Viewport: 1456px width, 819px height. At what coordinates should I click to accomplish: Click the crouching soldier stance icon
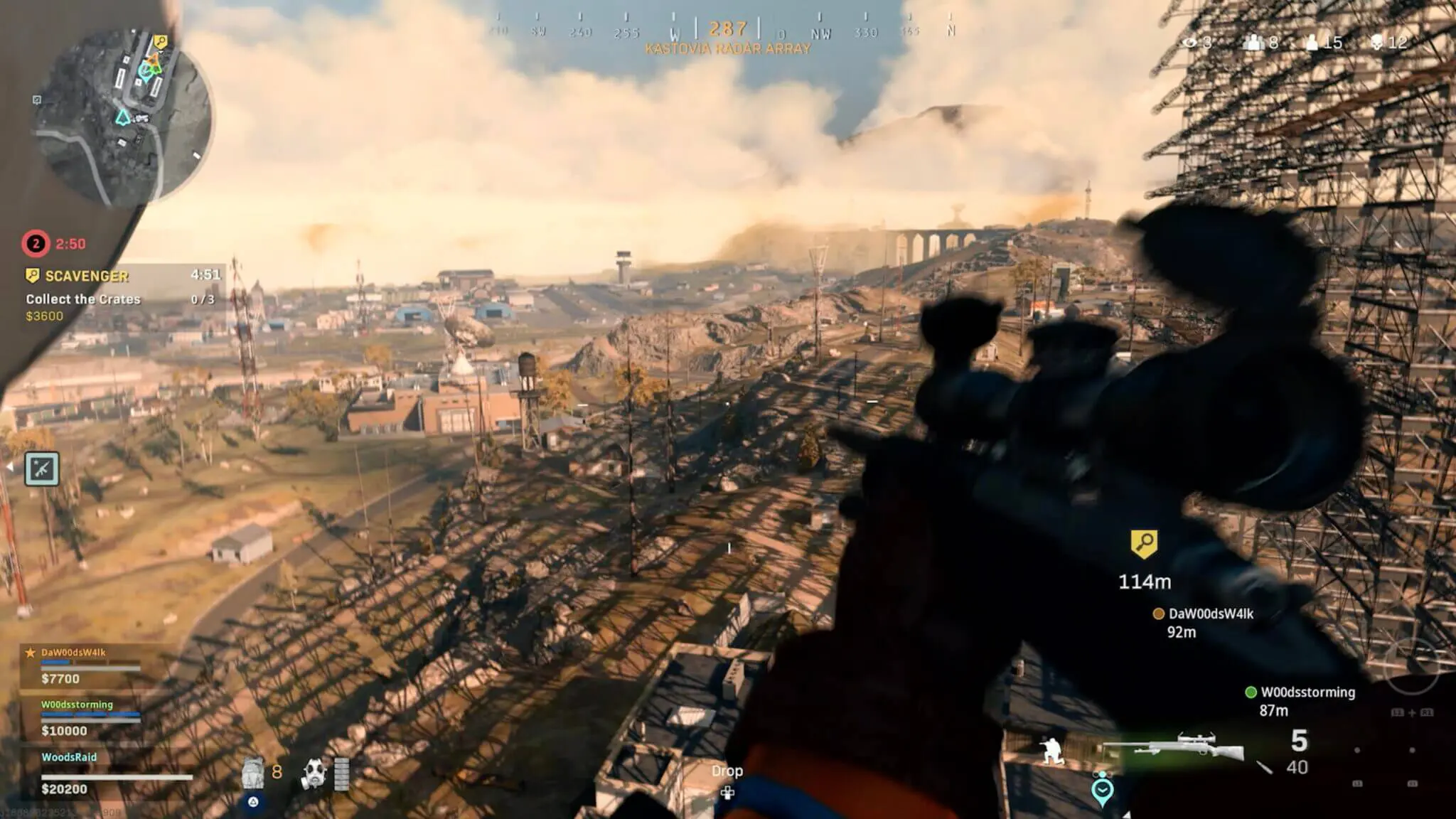click(1051, 751)
